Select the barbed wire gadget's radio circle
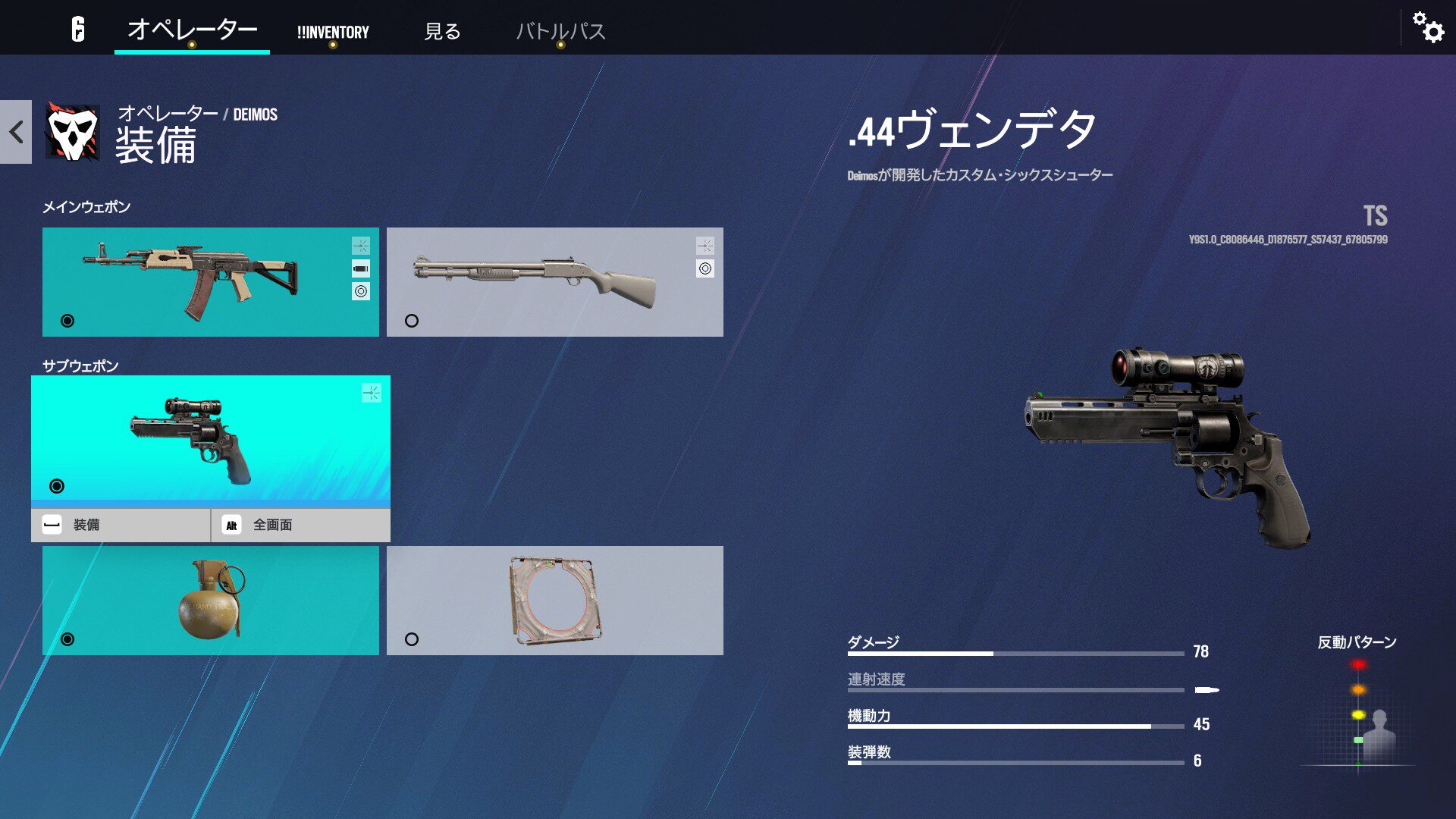Screen dimensions: 1456x819 (413, 641)
